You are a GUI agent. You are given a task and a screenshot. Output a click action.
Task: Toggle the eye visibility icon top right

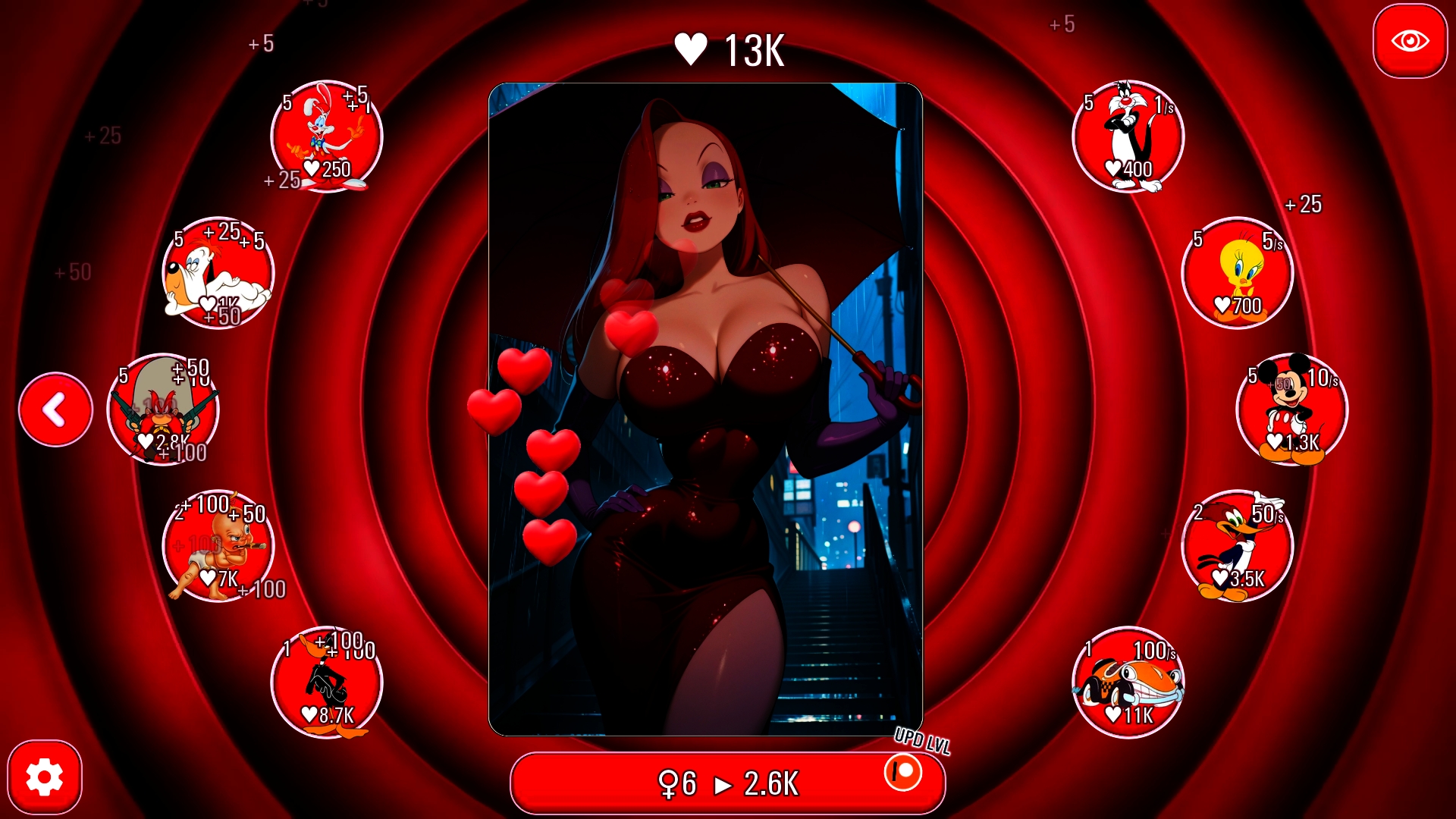click(x=1410, y=42)
